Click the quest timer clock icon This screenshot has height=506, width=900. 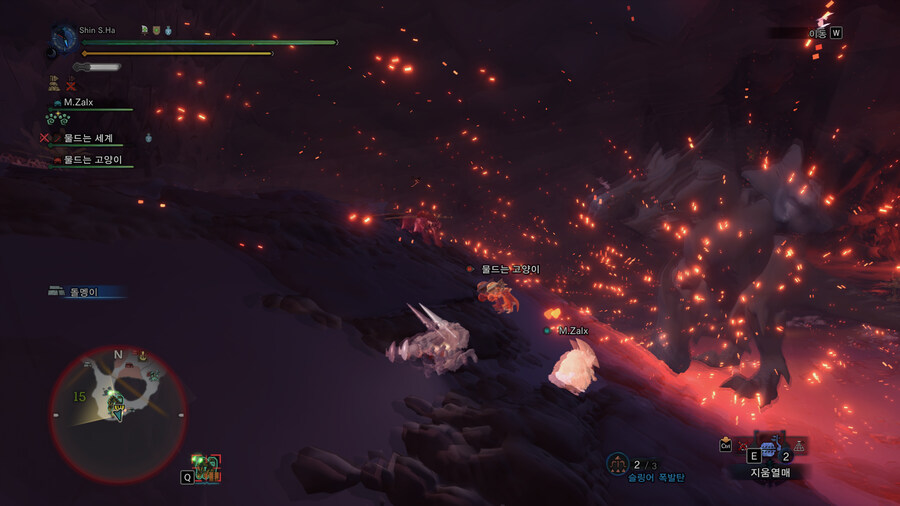click(x=65, y=37)
